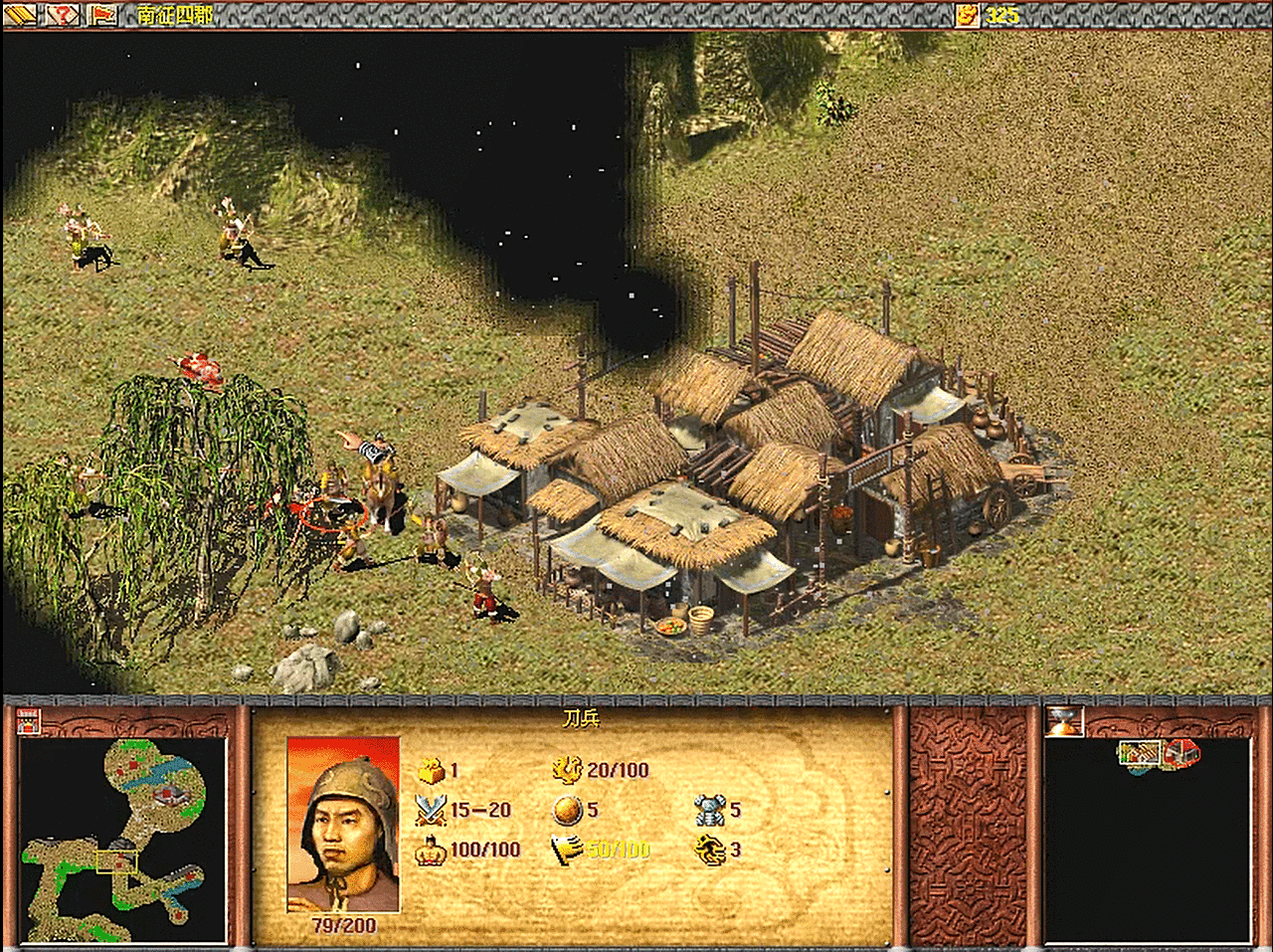1273x952 pixels.
Task: Toggle the building icon above the minimap
Action: pos(29,721)
